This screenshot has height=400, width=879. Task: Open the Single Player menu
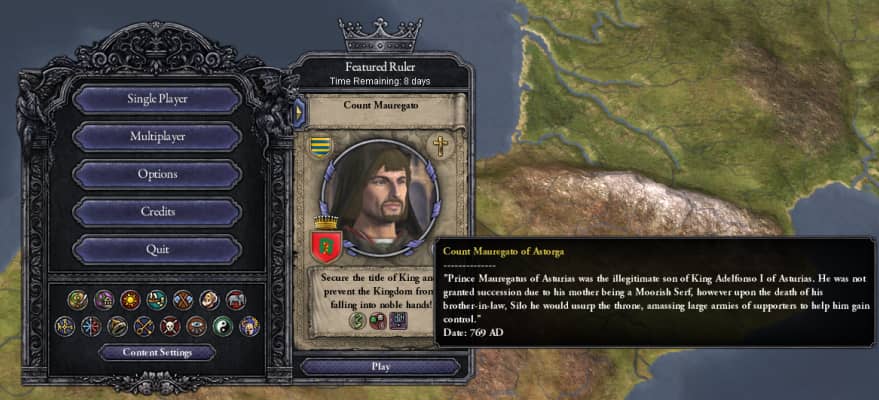tap(157, 99)
